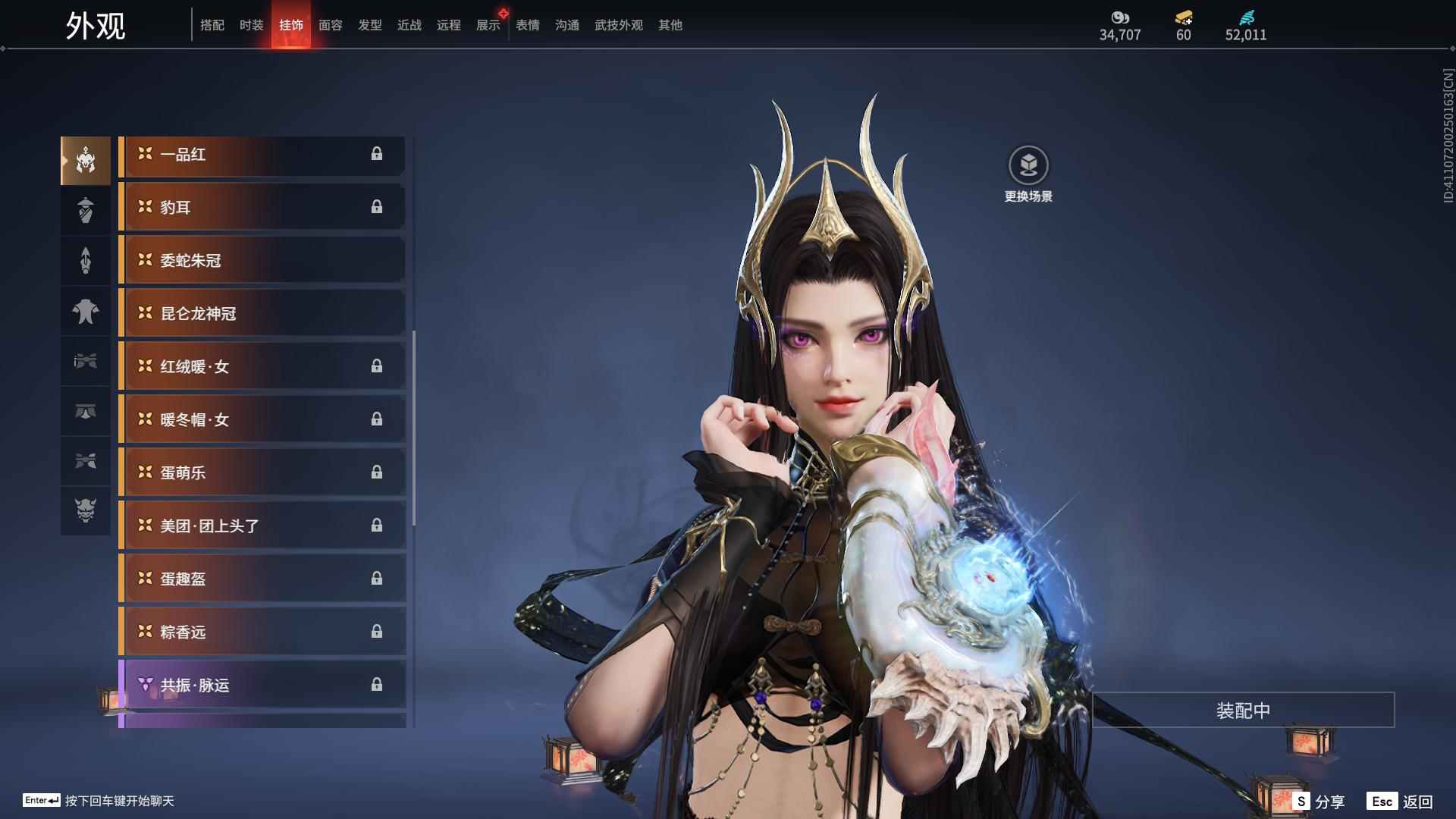Select the 豹耳 accessory
1456x819 pixels.
[262, 208]
